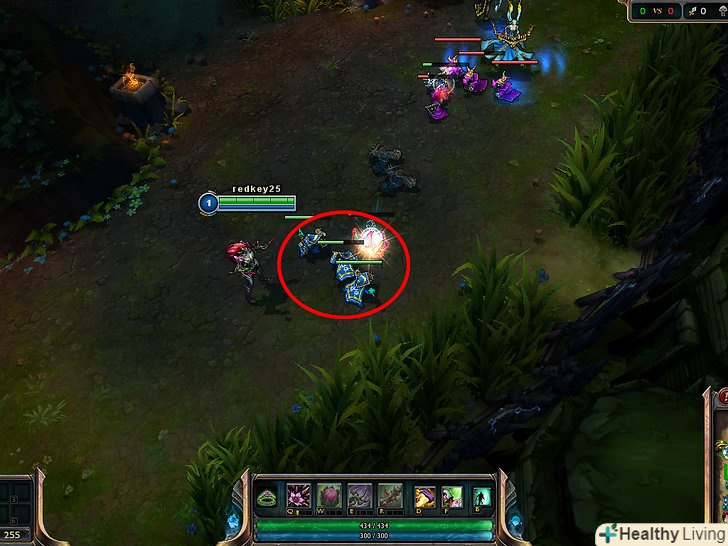Trigger the thorny vine R ultimate ability

tap(390, 496)
